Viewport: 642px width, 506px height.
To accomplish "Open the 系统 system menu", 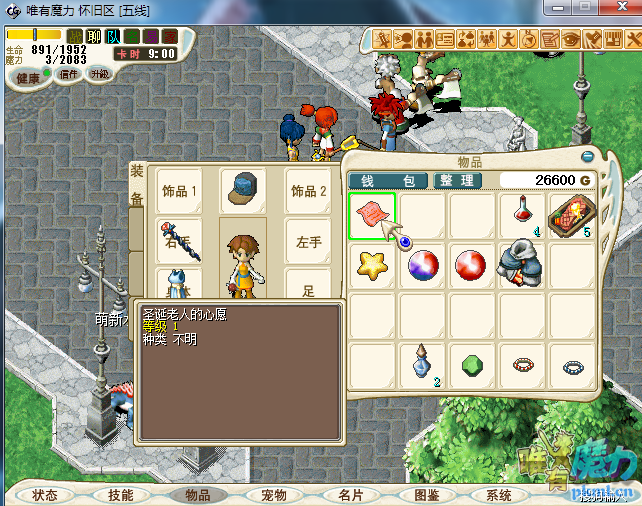I will click(499, 495).
